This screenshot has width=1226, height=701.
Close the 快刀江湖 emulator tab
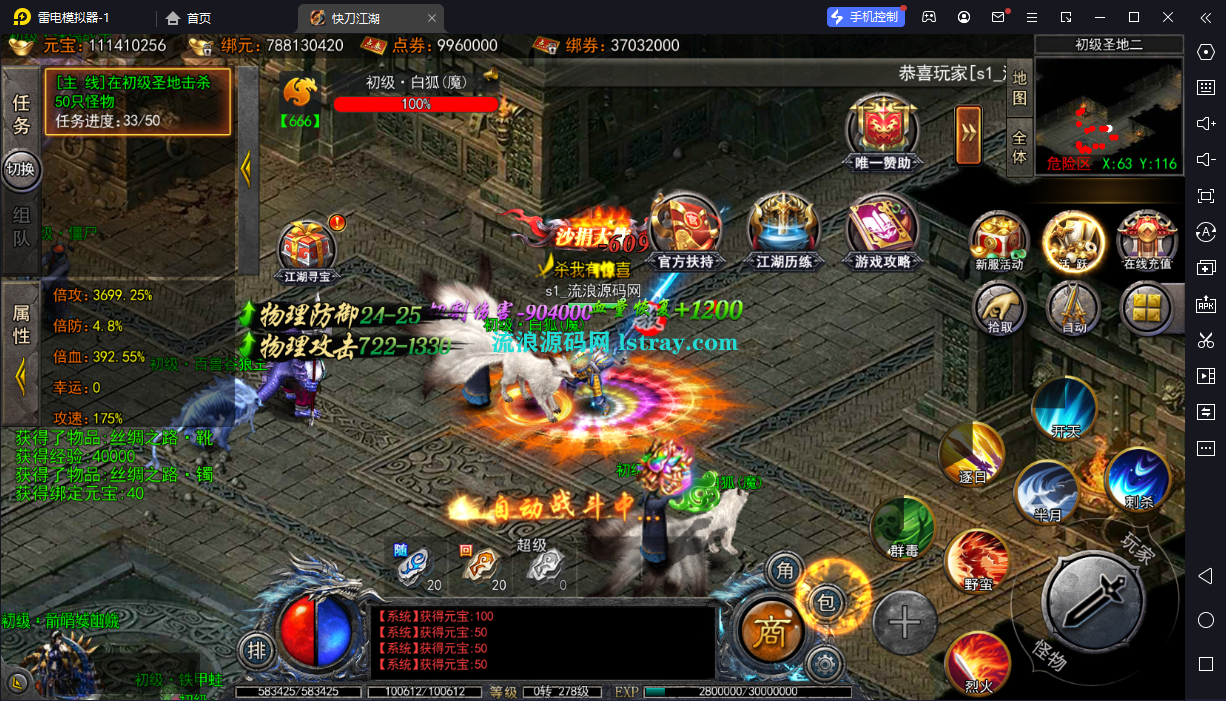(431, 18)
